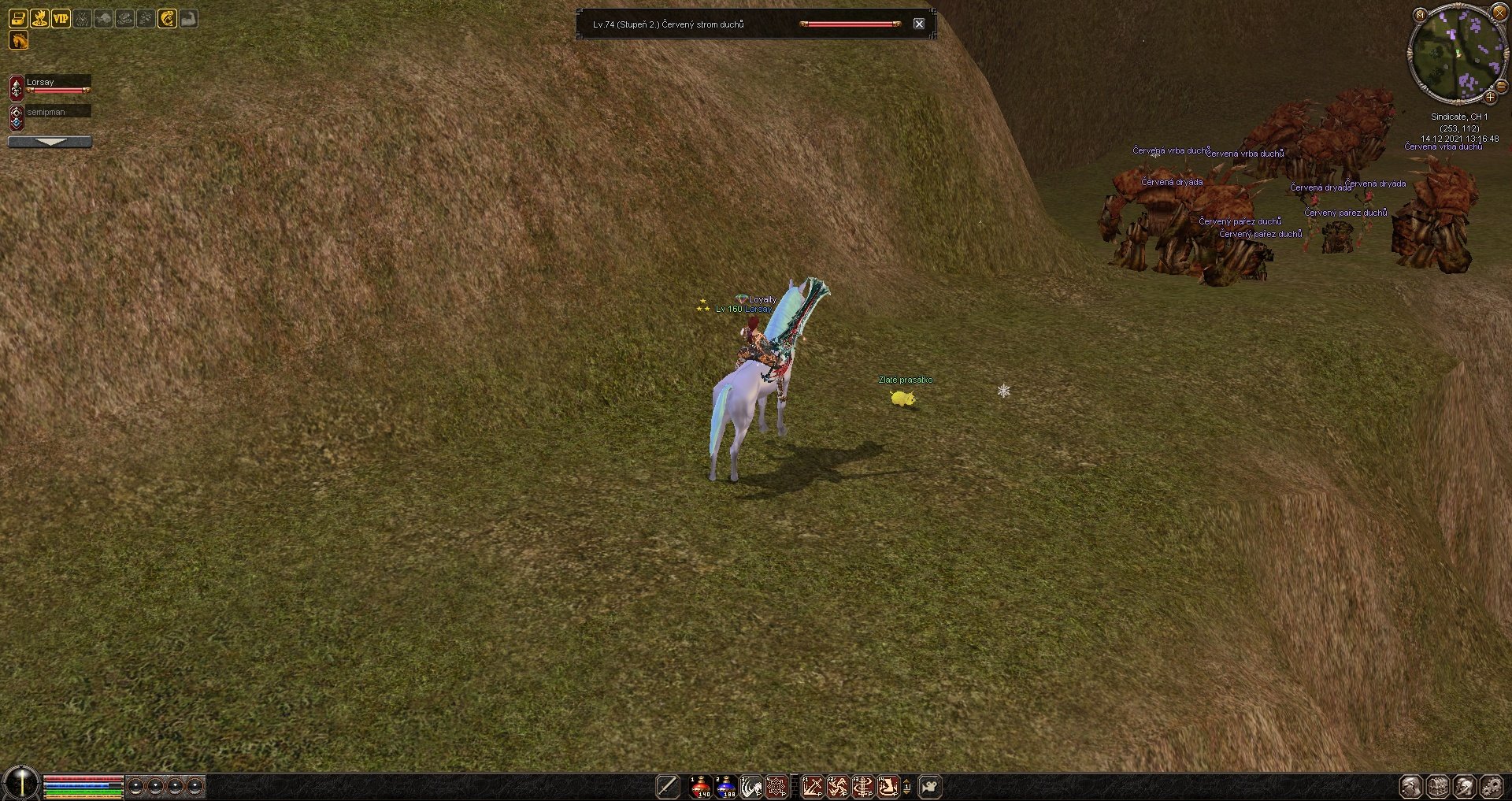Toggle the camera mode icon
Image resolution: width=1512 pixels, height=801 pixels.
930,786
